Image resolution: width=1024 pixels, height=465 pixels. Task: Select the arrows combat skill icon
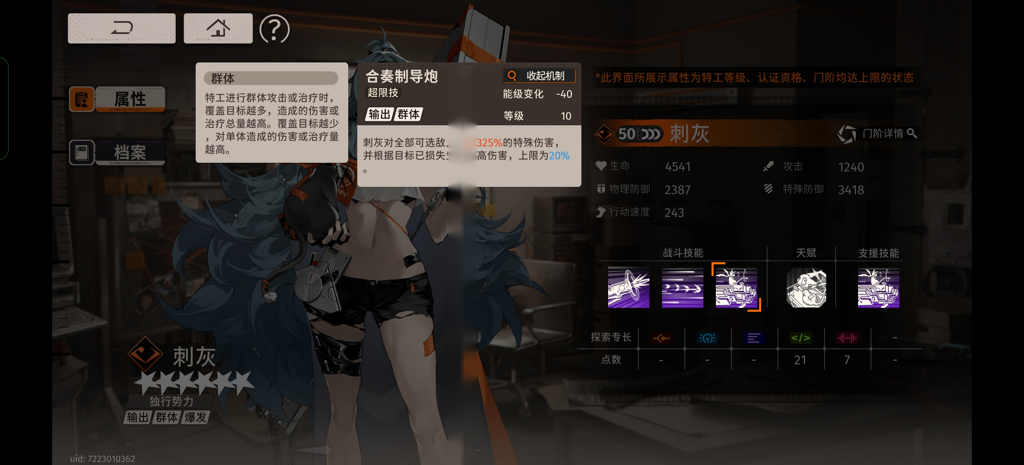[x=682, y=288]
